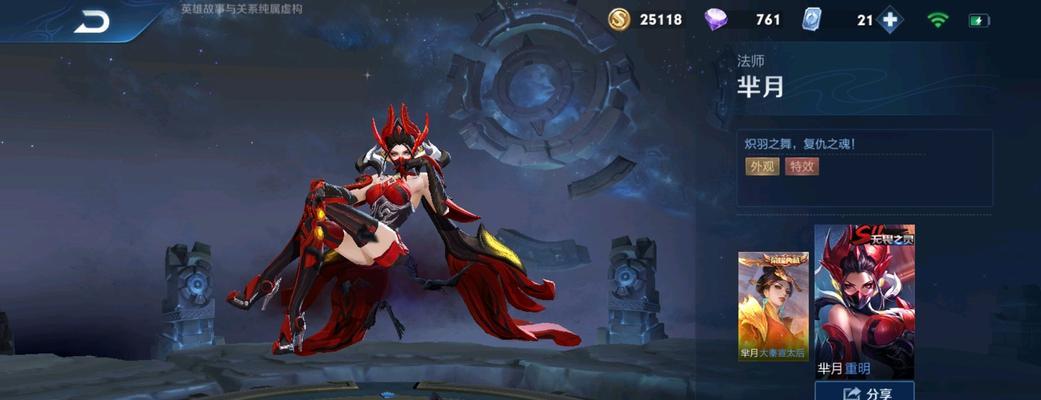Add more tickets with the plus button
This screenshot has width=1041, height=400.
click(x=889, y=20)
